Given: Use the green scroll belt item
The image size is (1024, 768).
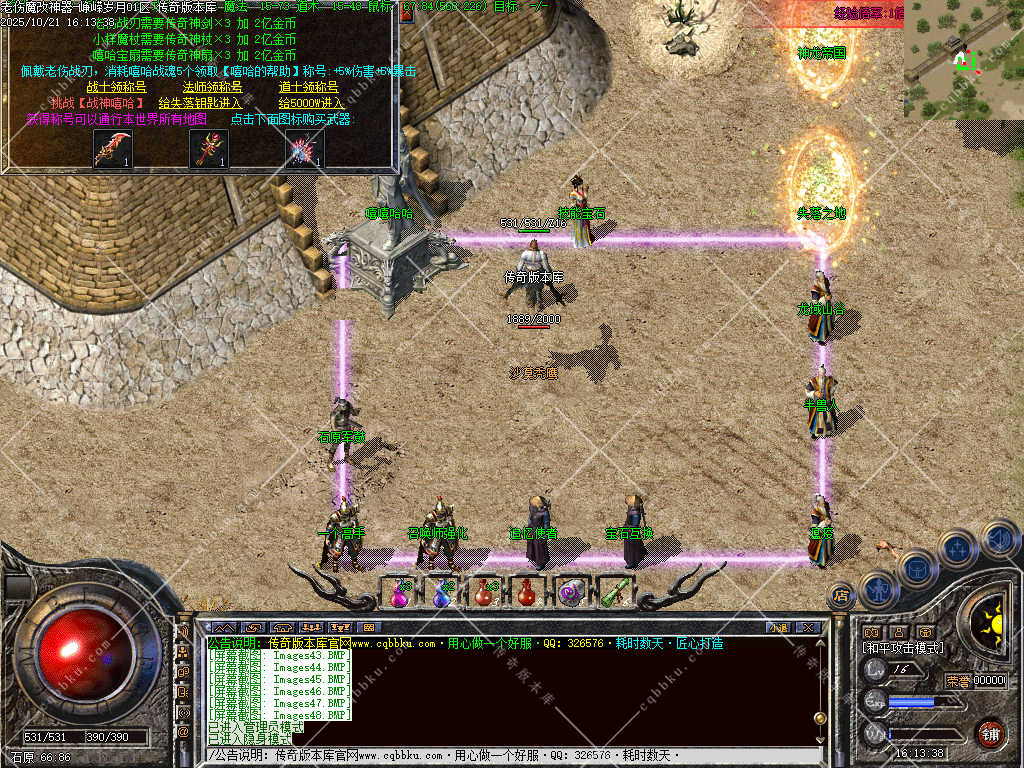Looking at the screenshot, I should click(x=614, y=592).
